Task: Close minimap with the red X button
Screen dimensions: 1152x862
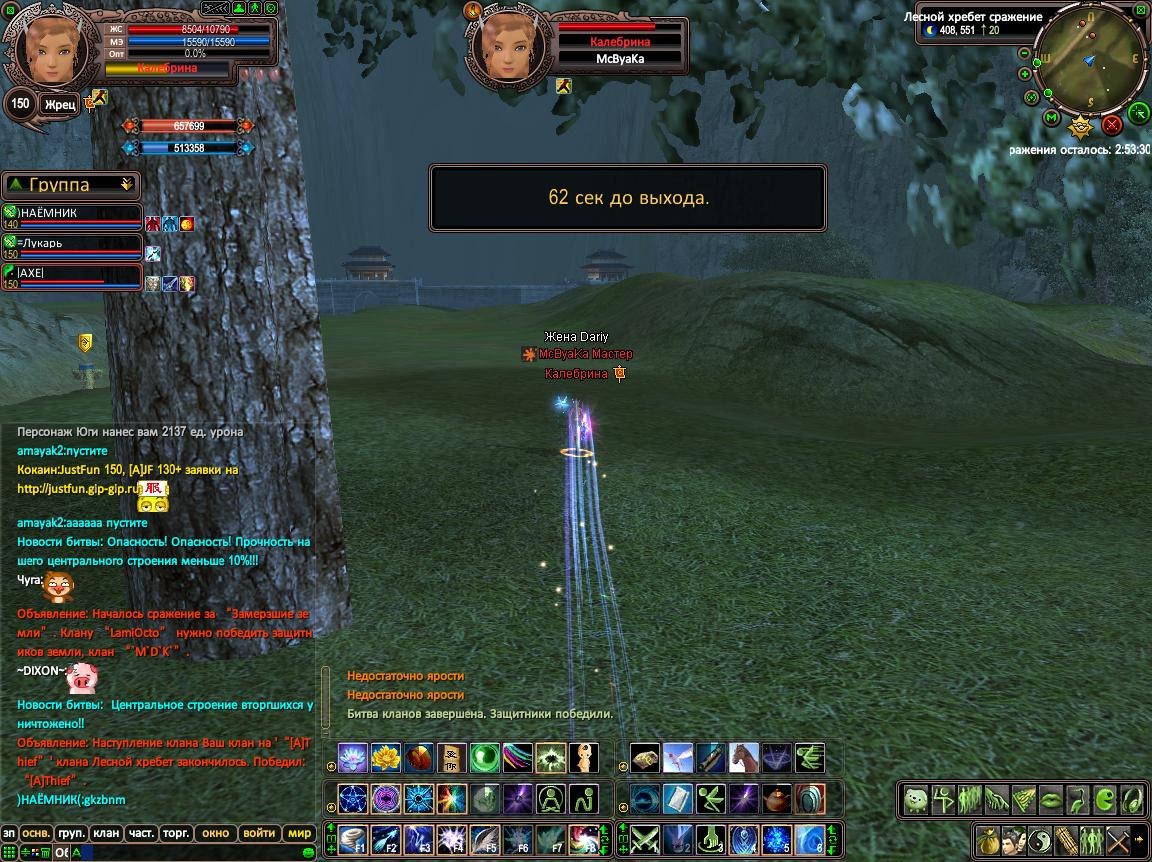Action: pyautogui.click(x=1112, y=125)
